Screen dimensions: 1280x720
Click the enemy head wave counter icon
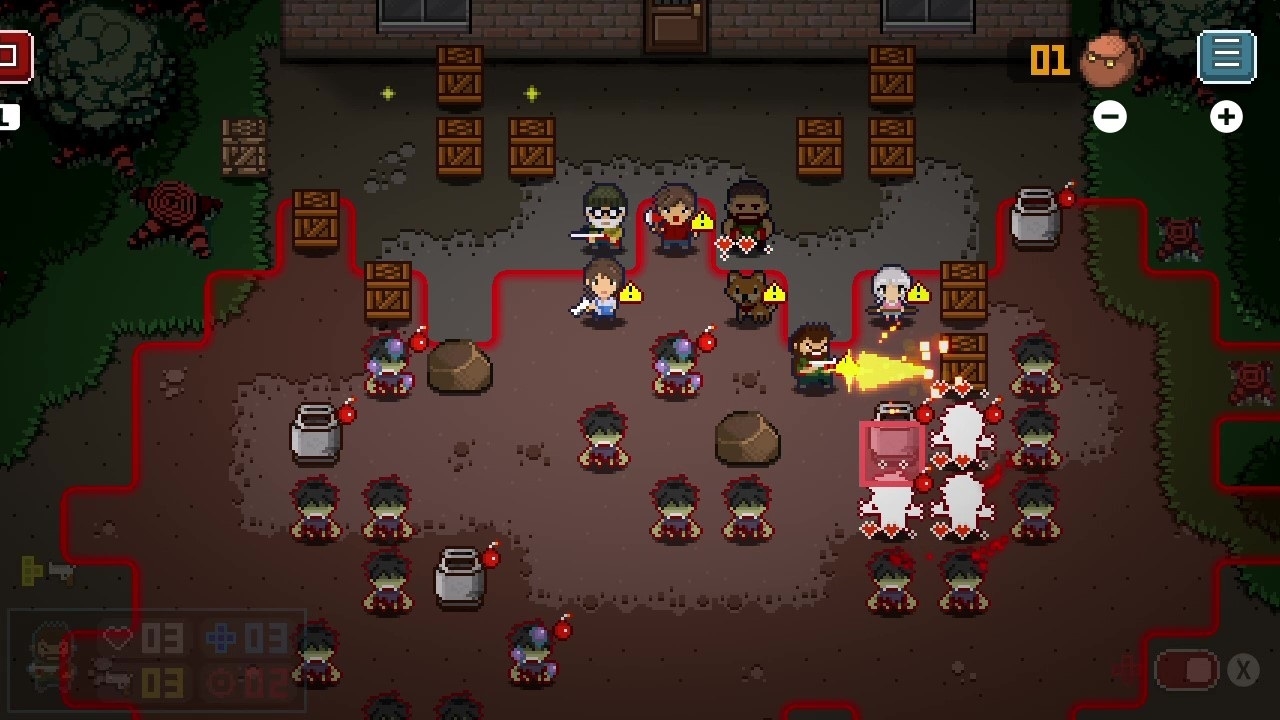click(1112, 58)
